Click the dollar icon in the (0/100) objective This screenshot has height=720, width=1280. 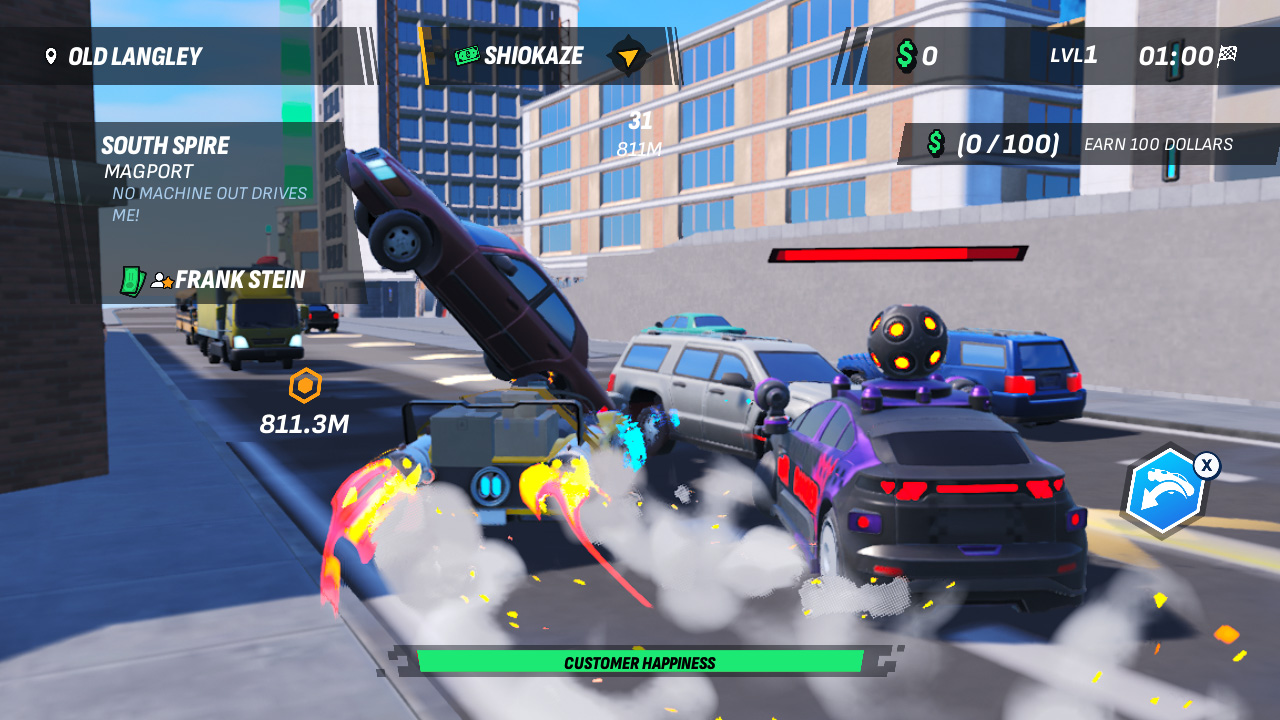[935, 144]
